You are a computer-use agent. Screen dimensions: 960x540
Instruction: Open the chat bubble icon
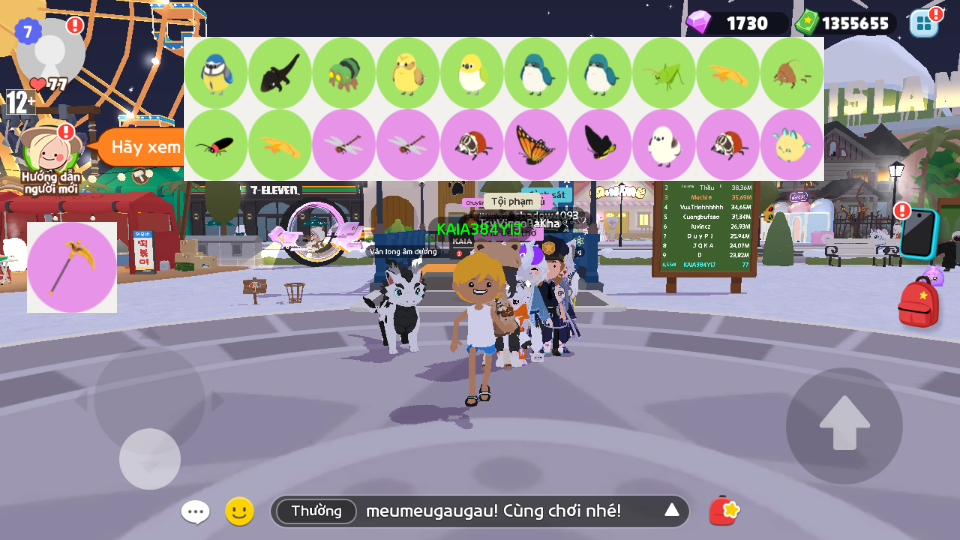click(x=195, y=512)
